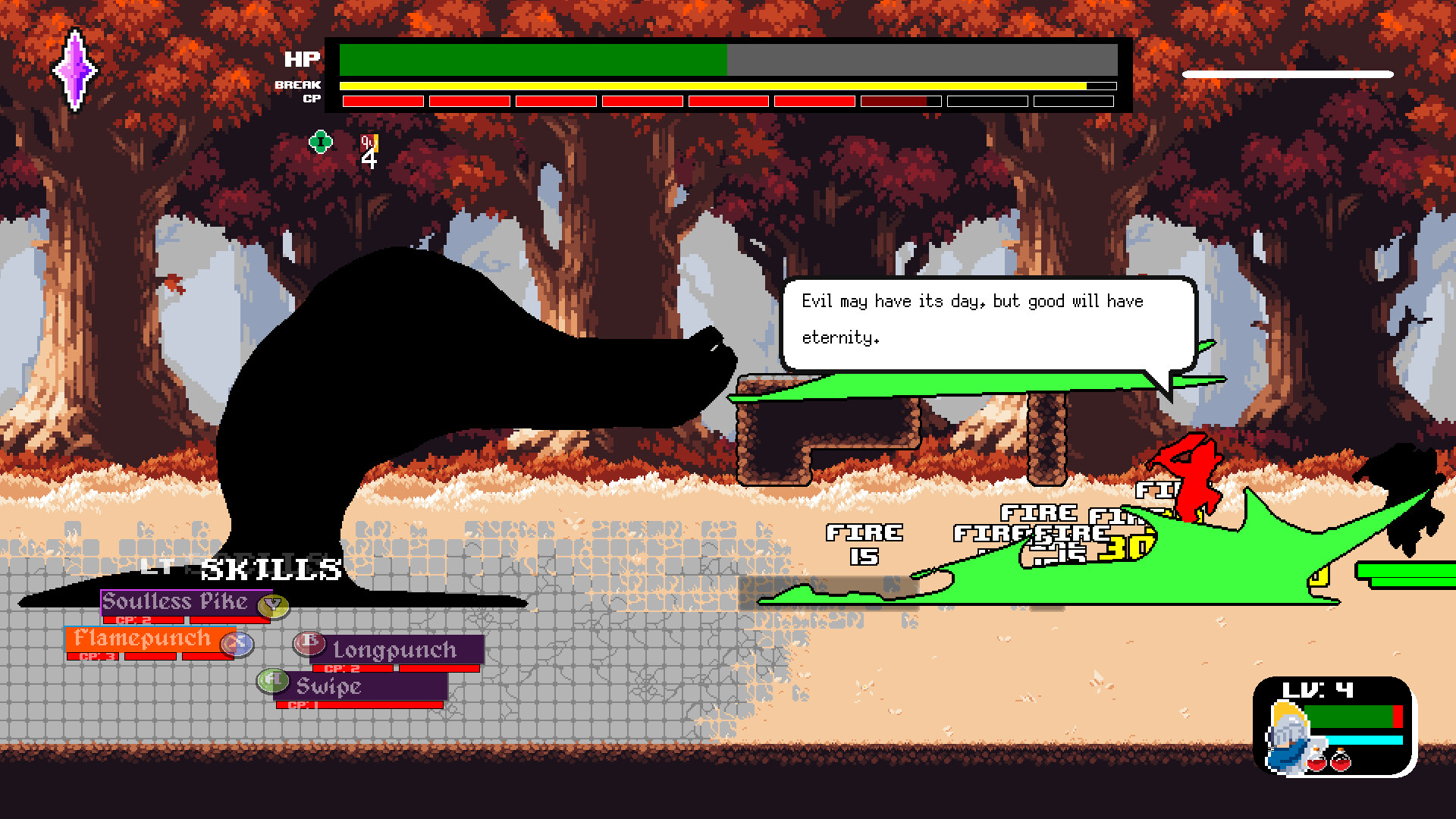This screenshot has width=1456, height=819.
Task: Click the green clover item icon under the HP bar
Action: coord(319,141)
